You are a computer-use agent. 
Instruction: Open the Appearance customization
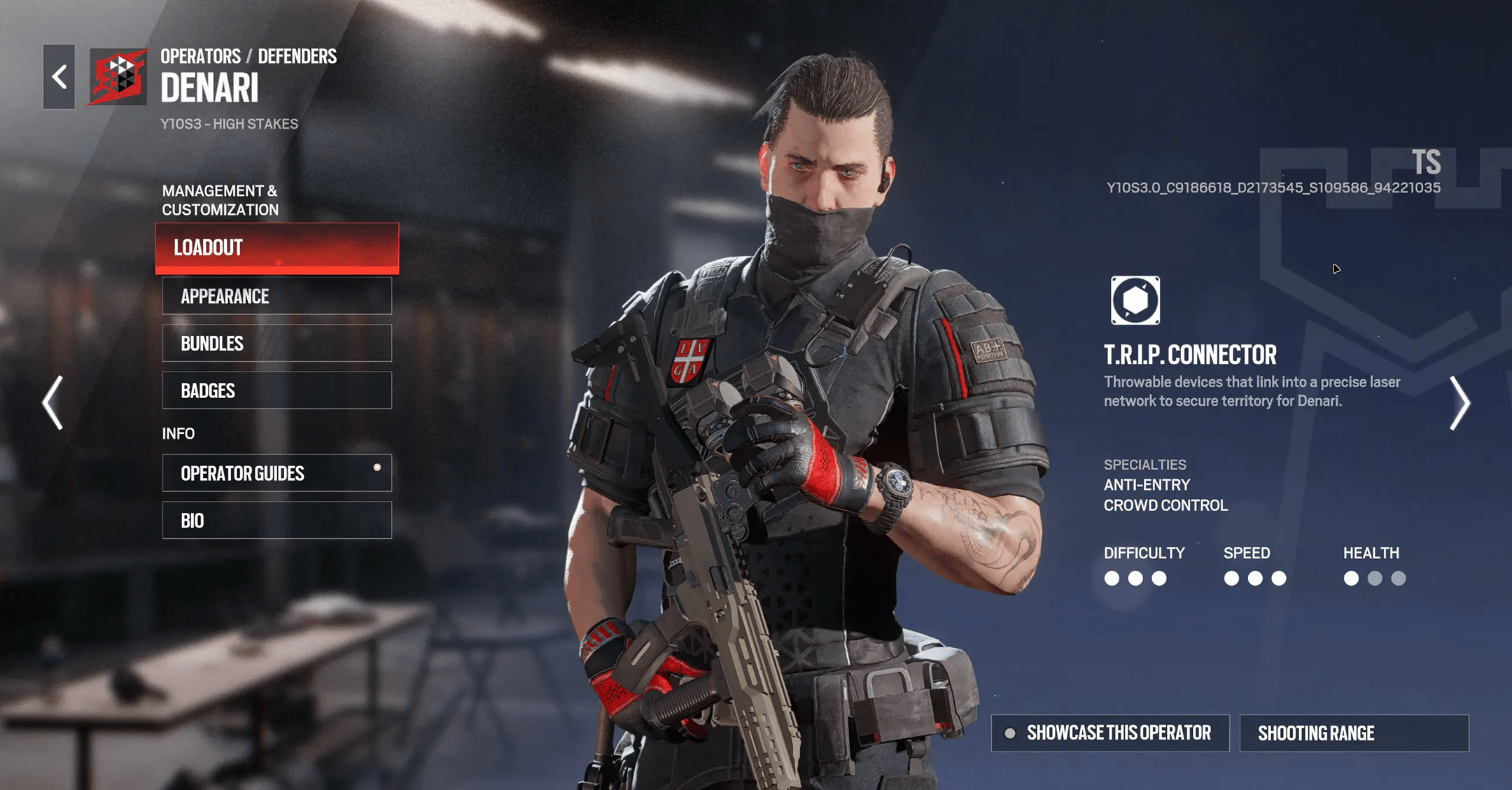(277, 296)
